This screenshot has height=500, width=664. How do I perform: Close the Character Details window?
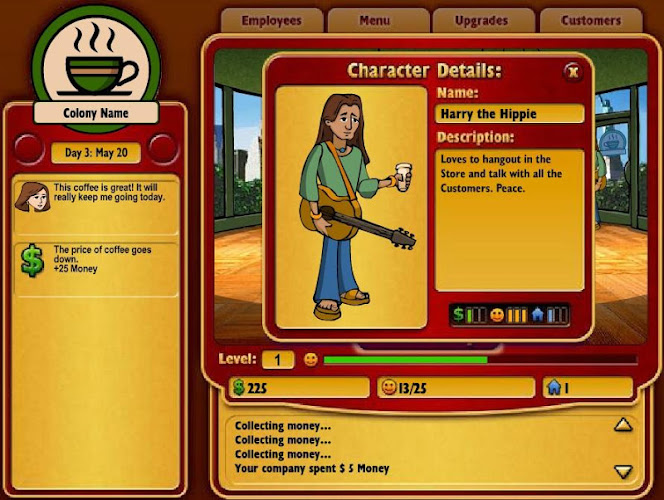click(572, 71)
